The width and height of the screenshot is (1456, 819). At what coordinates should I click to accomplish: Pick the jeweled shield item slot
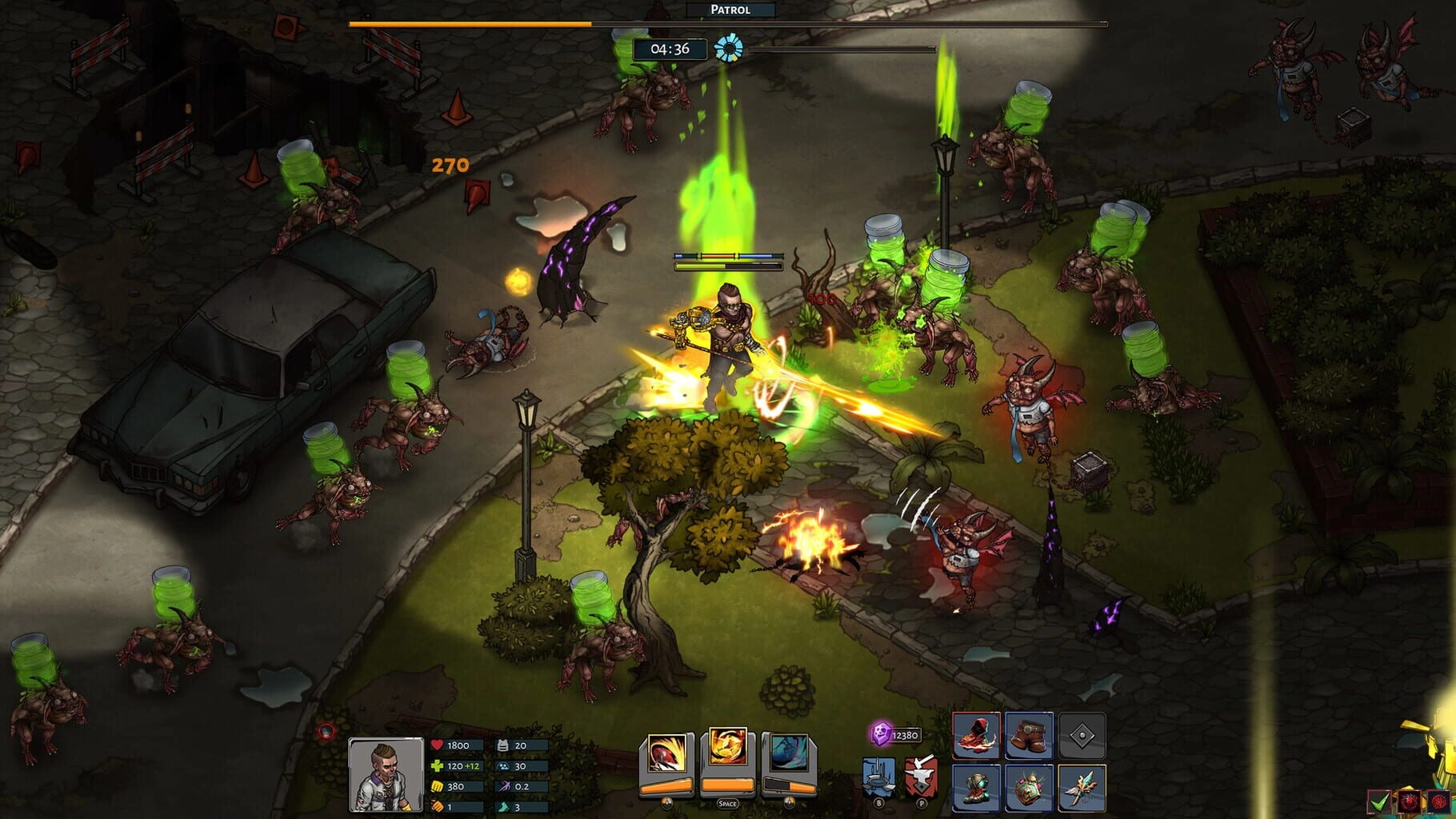click(1029, 788)
